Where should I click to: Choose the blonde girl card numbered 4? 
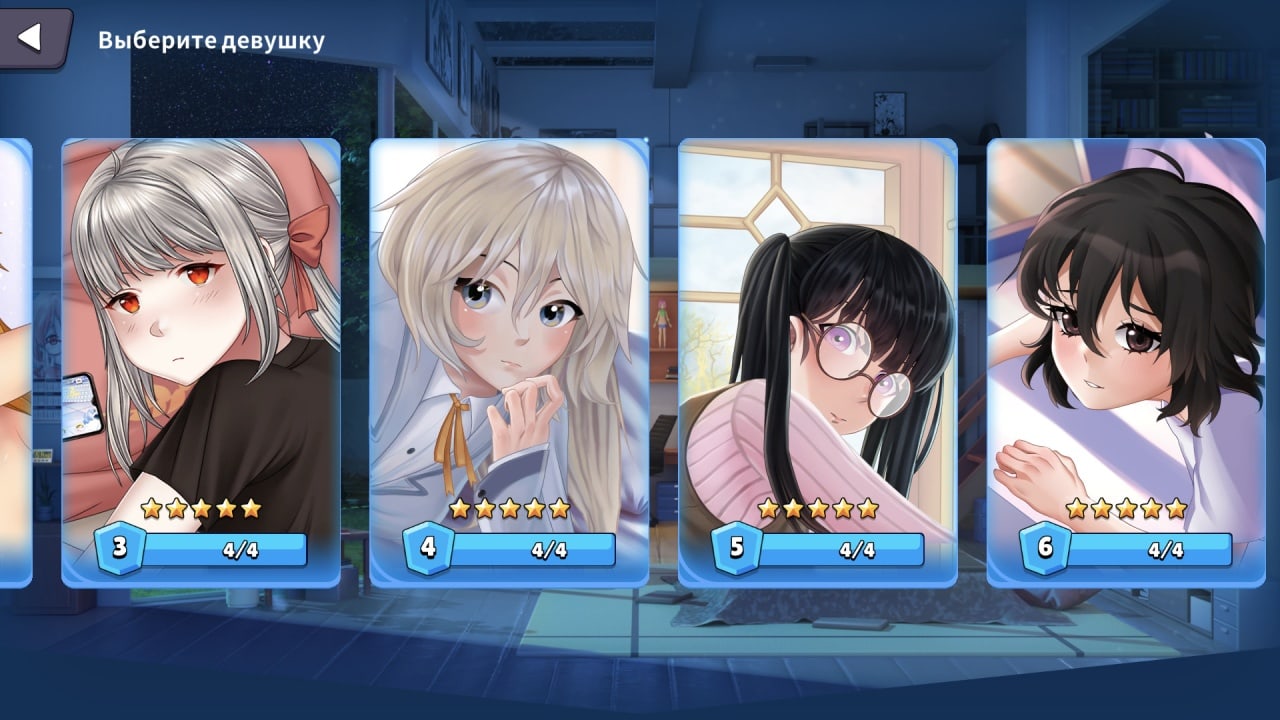tap(509, 360)
